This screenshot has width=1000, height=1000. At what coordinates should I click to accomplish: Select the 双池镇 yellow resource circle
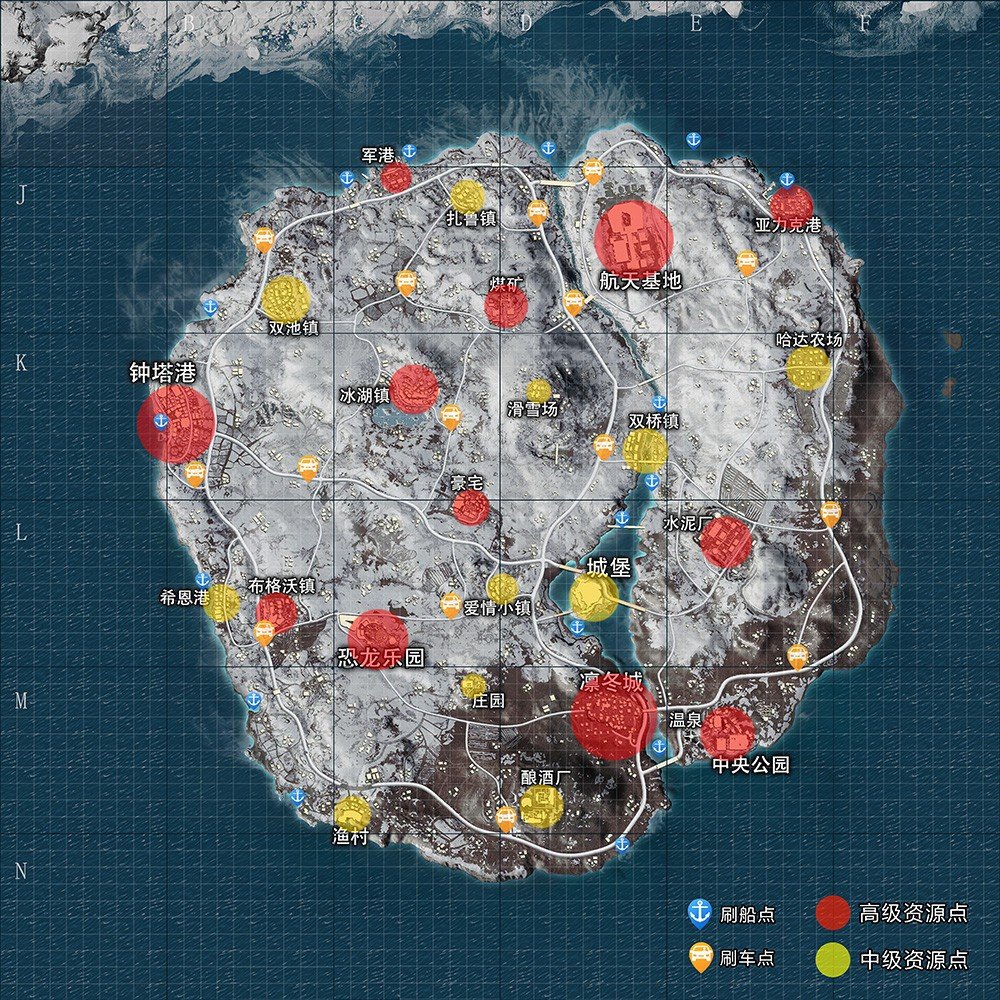point(286,299)
